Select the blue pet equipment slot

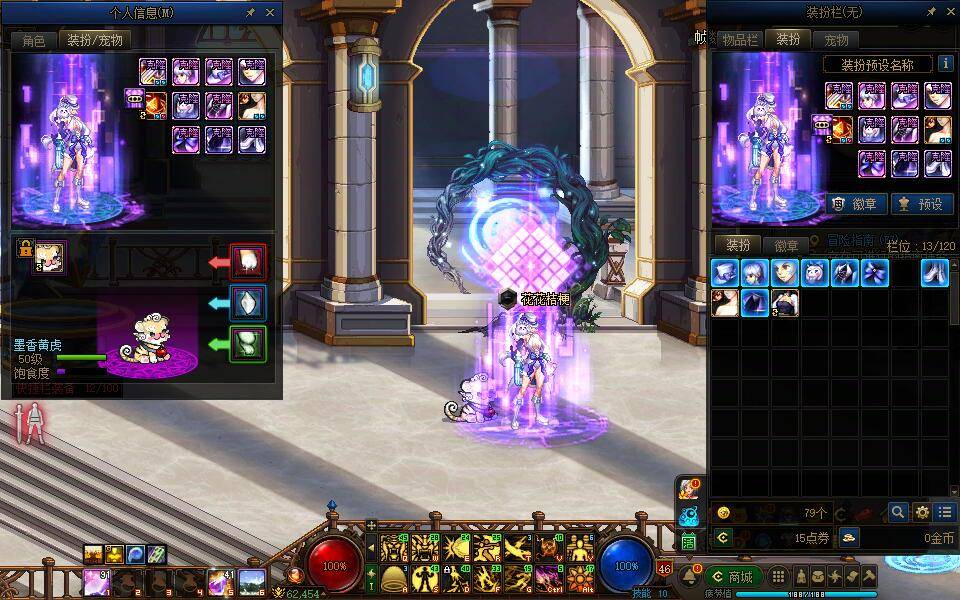247,303
